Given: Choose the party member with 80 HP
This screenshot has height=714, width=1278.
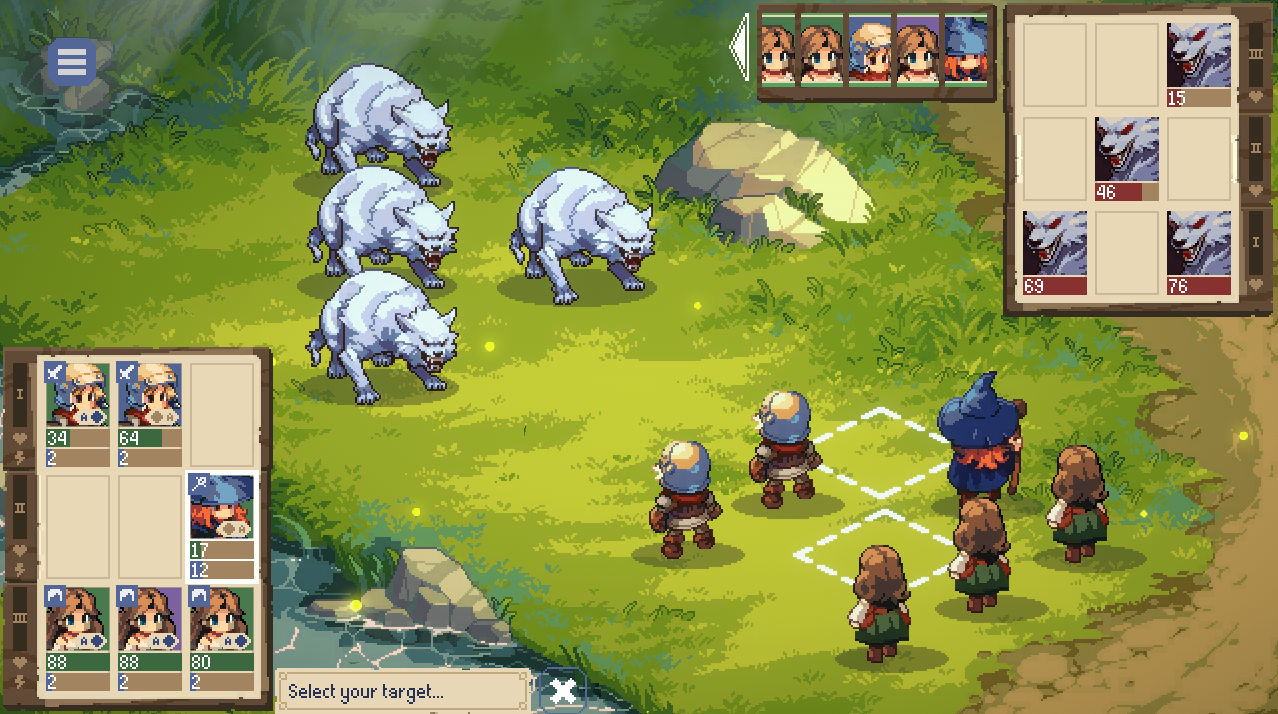Looking at the screenshot, I should (x=221, y=637).
